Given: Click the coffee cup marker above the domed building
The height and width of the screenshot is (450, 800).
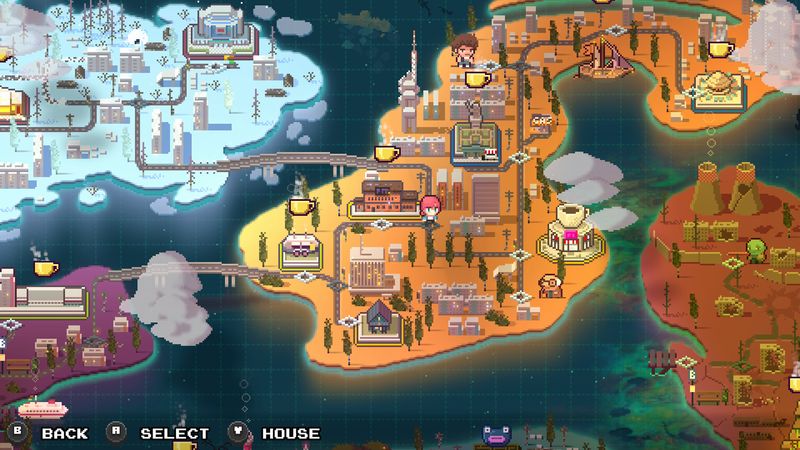Looking at the screenshot, I should pyautogui.click(x=719, y=49).
